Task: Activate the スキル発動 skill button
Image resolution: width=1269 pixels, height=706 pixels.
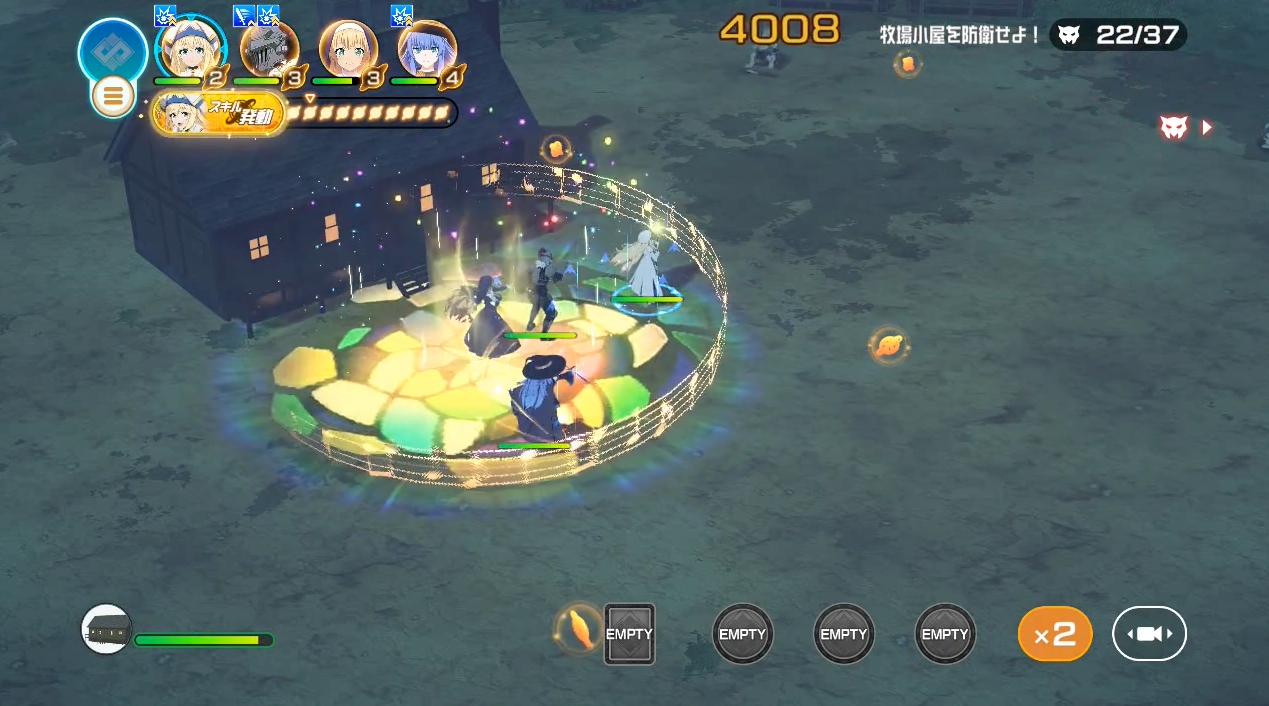Action: click(219, 114)
